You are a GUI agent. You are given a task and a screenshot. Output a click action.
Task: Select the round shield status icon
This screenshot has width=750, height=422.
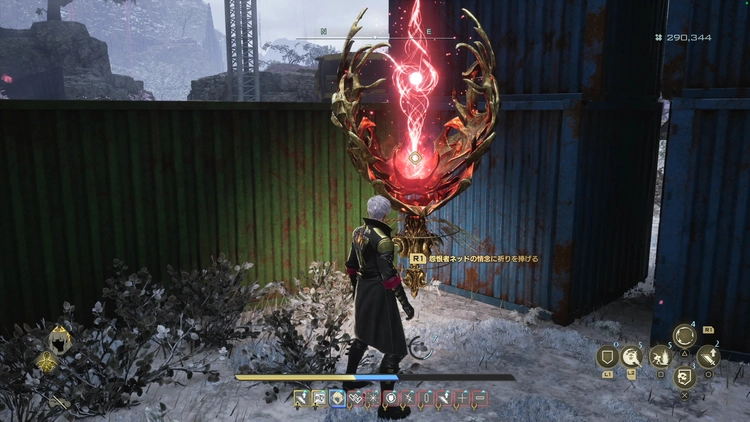391,398
